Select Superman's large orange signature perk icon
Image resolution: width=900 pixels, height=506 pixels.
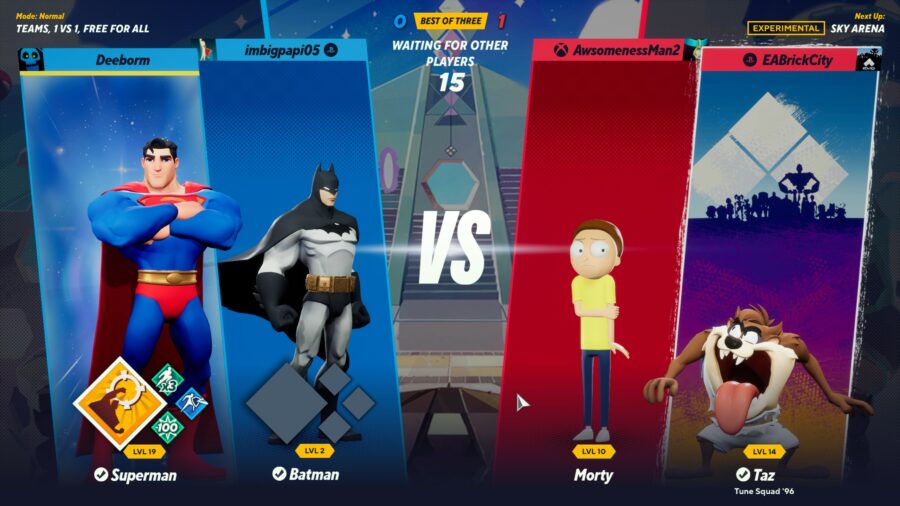[x=120, y=404]
